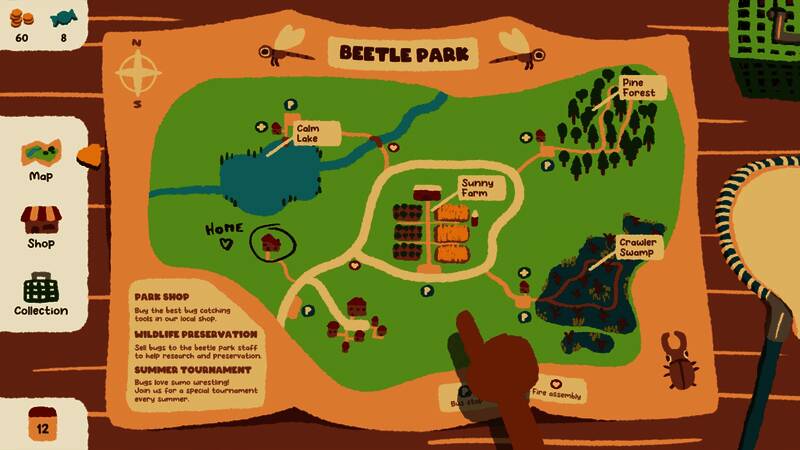The height and width of the screenshot is (450, 800).
Task: Travel to the Sunny Farm label
Action: click(x=480, y=188)
